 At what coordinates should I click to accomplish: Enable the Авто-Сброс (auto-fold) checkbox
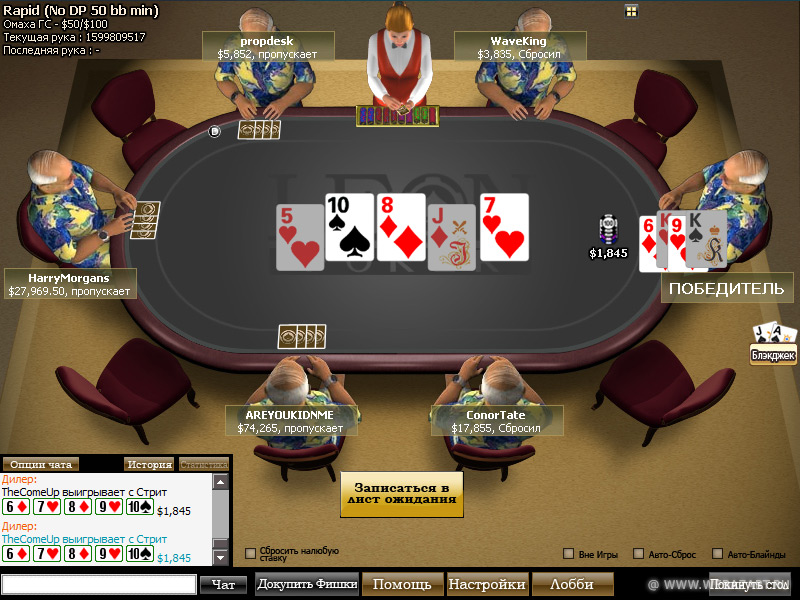coord(639,554)
